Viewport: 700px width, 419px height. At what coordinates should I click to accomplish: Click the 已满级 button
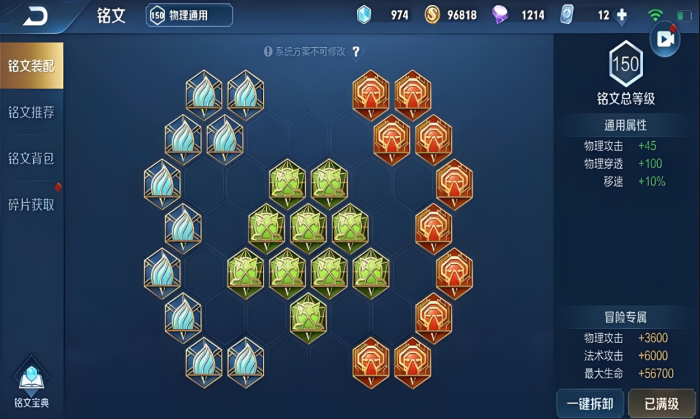pyautogui.click(x=661, y=403)
